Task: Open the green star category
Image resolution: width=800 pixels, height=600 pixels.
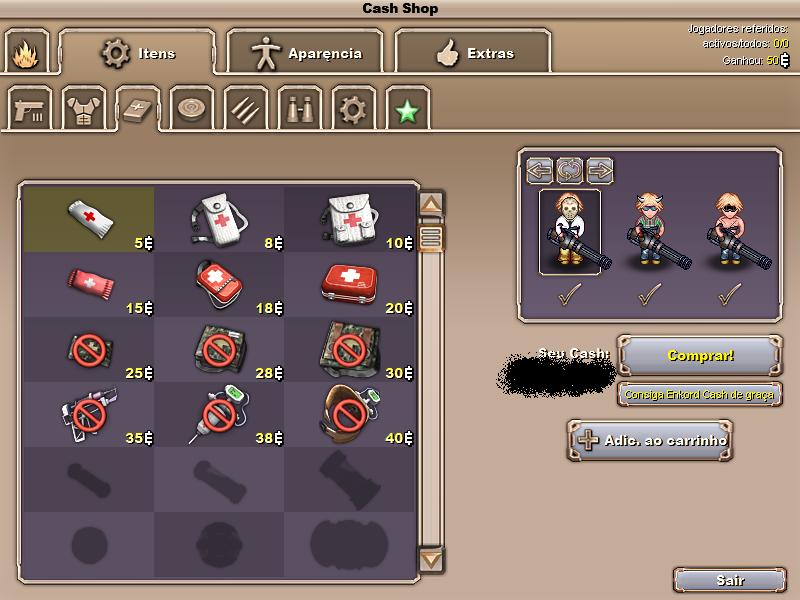Action: [x=406, y=108]
